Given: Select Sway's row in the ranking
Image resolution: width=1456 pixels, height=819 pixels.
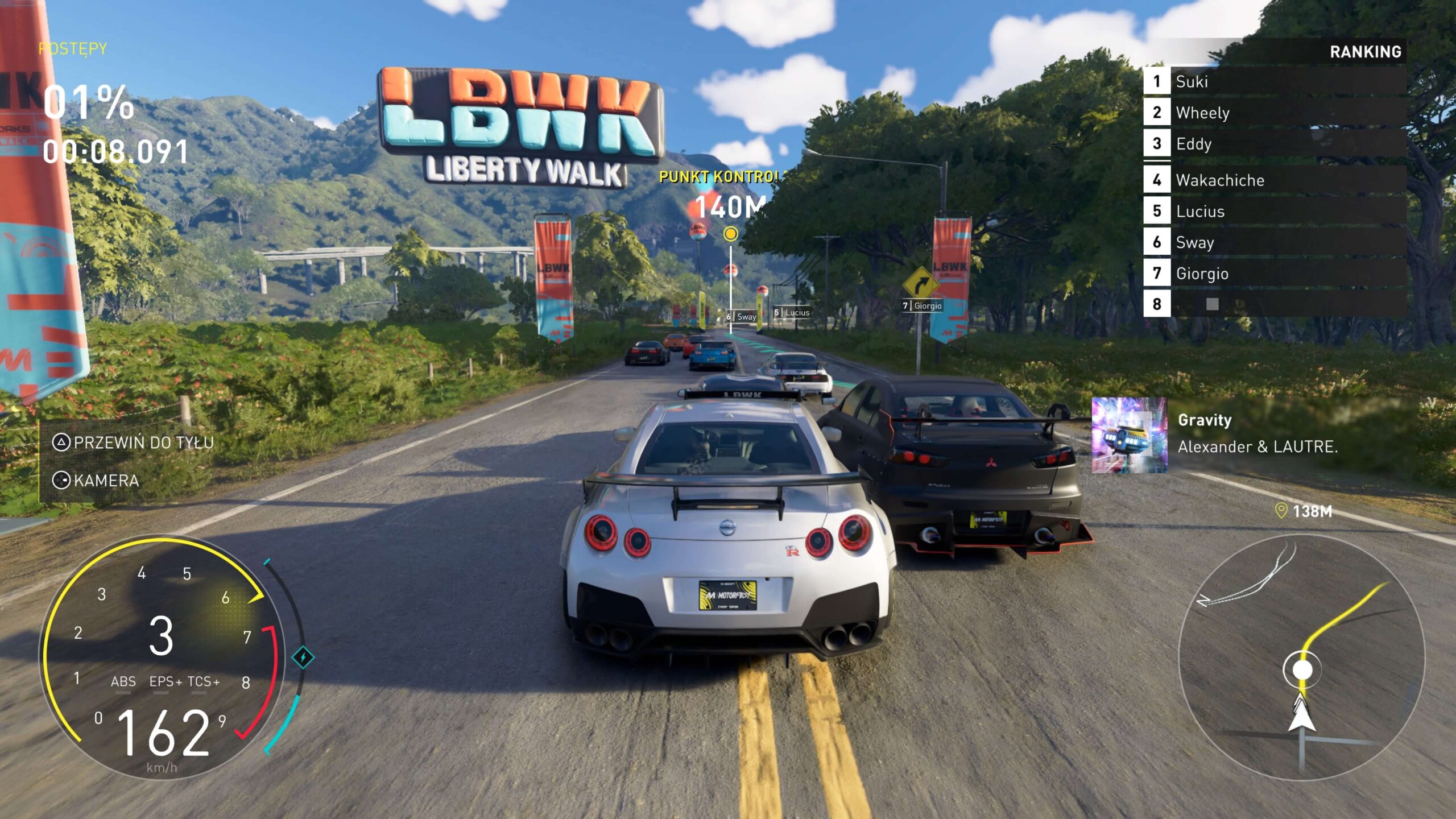Looking at the screenshot, I should pos(1274,242).
